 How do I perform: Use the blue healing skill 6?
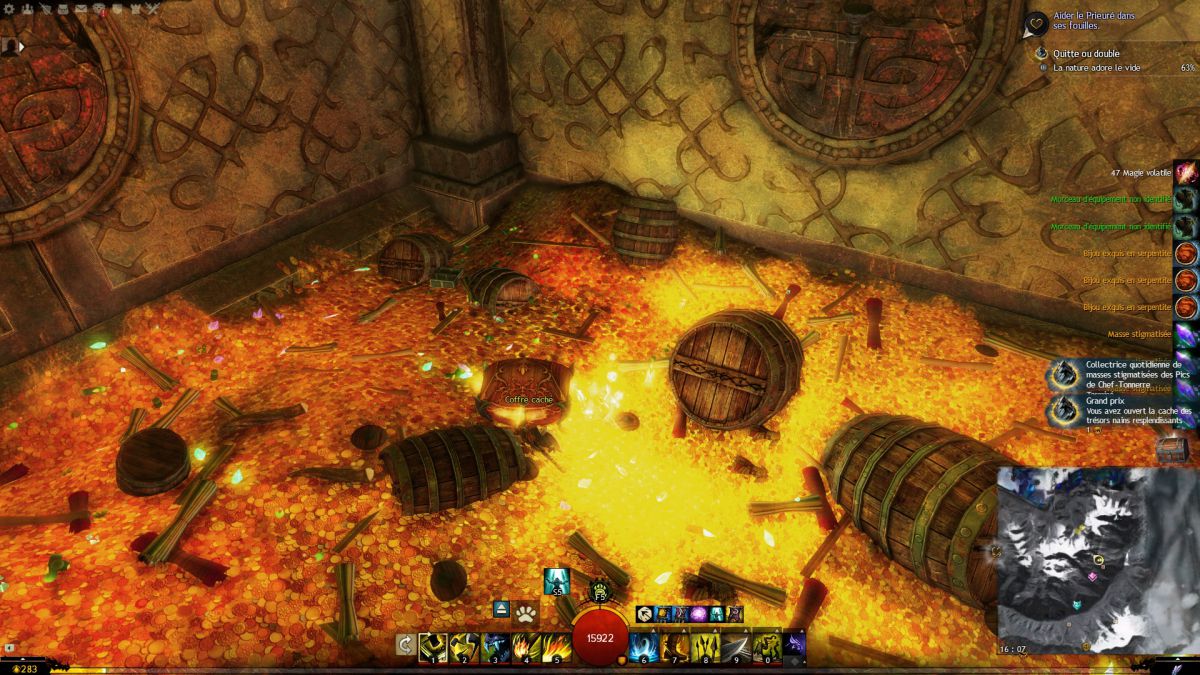644,647
